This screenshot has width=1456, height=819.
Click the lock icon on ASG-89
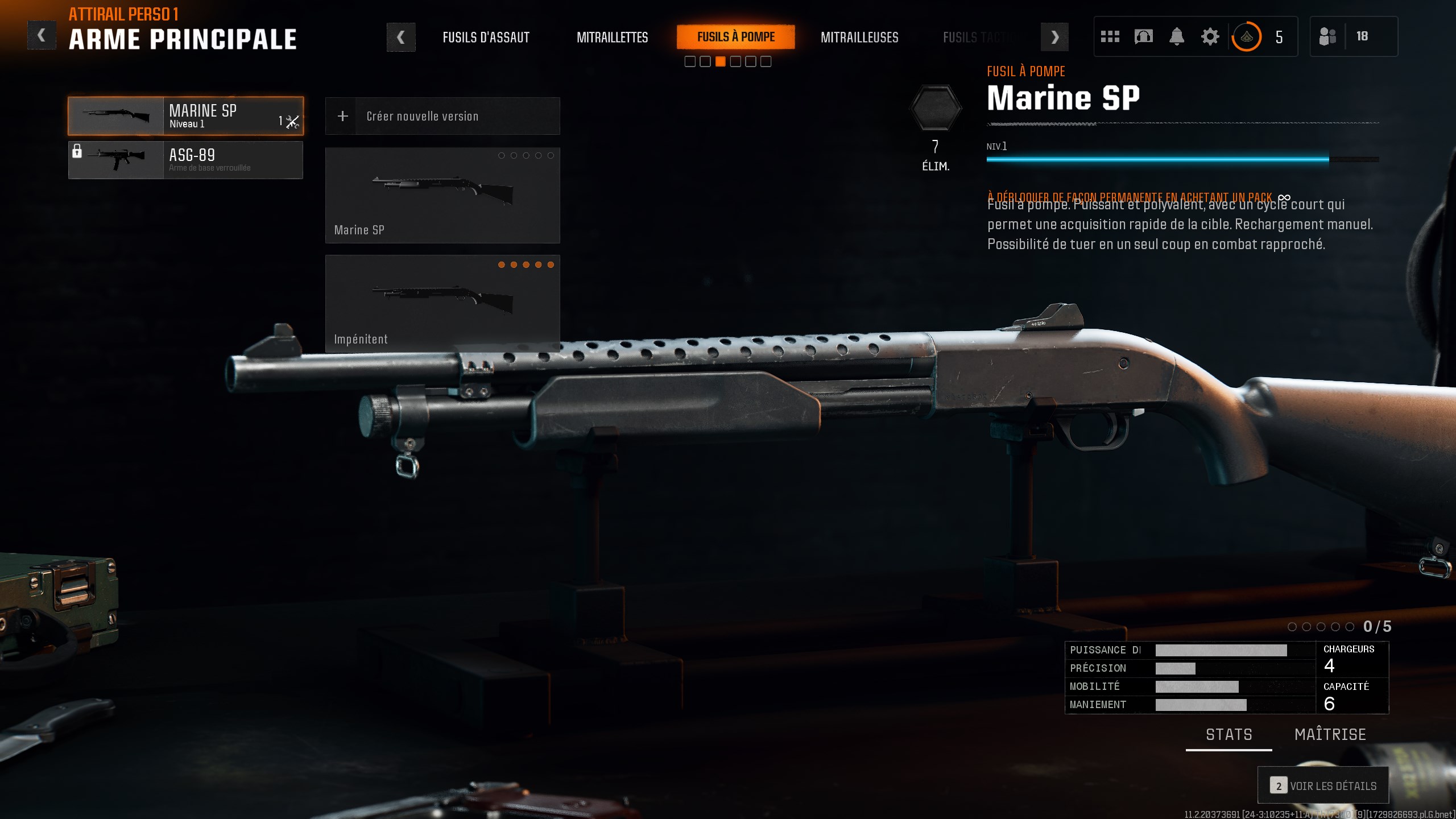[x=77, y=152]
